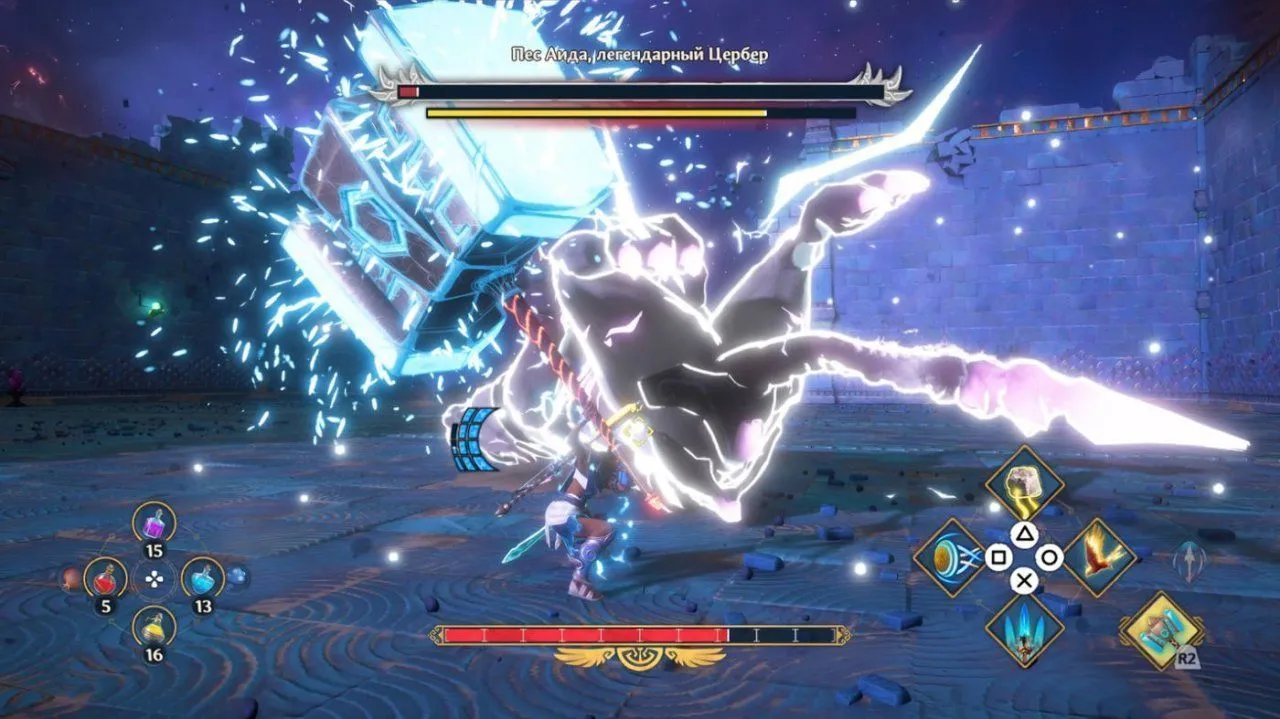Pick the blue mushroom beside the blue potion
The image size is (1280, 719).
coord(237,576)
